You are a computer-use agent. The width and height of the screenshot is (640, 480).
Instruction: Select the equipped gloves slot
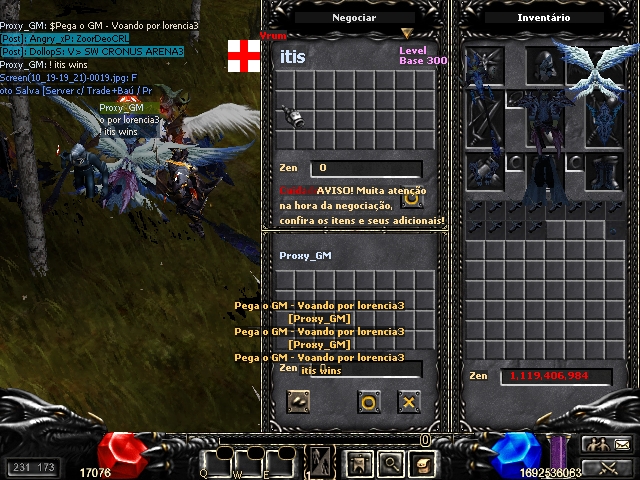[x=484, y=169]
